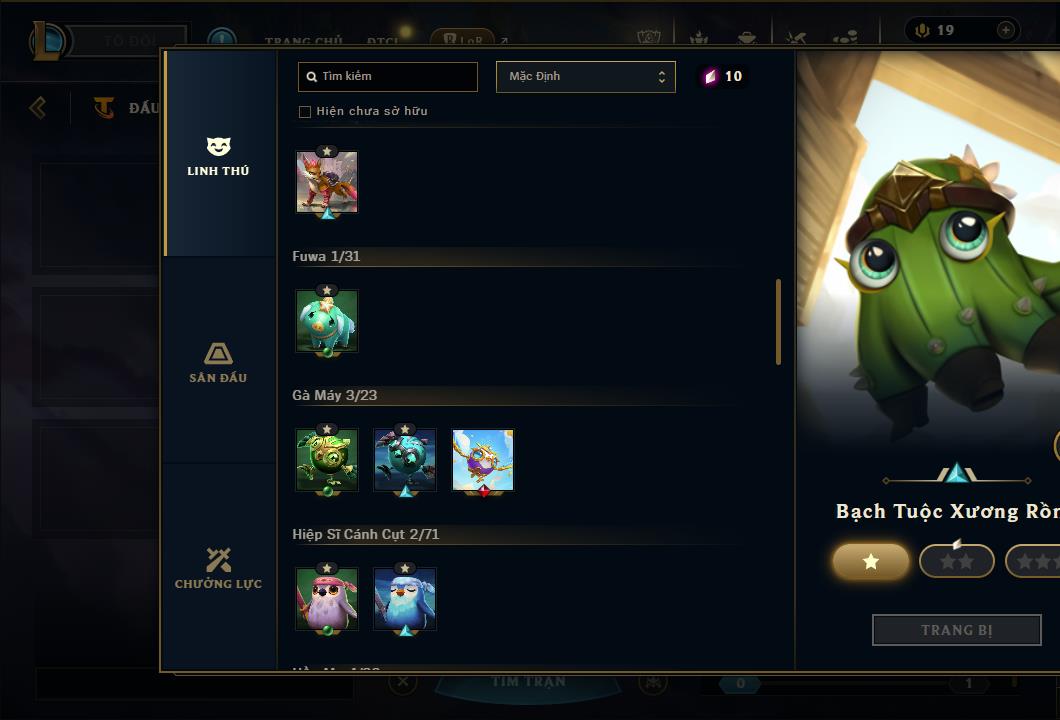Switch to the Linh Thú tab
This screenshot has width=1060, height=720.
tap(218, 155)
